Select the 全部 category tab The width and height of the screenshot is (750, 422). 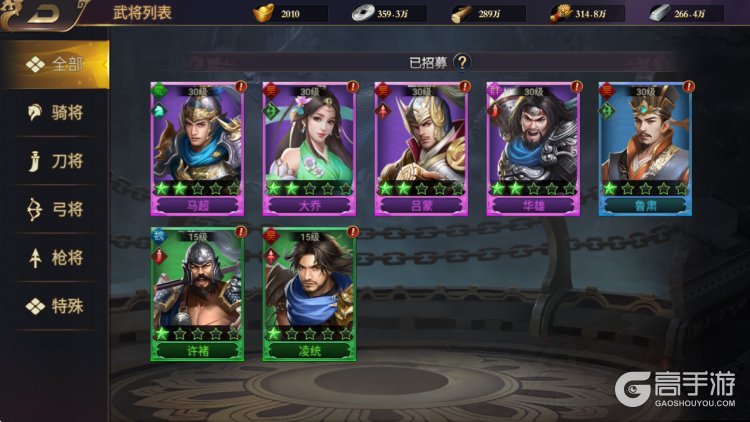coord(55,65)
